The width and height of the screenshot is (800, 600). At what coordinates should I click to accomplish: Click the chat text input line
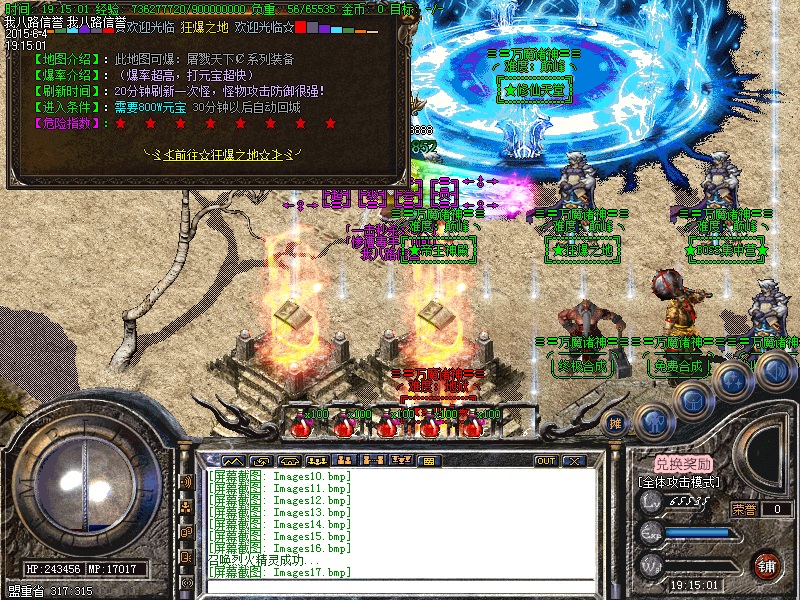tap(400, 585)
